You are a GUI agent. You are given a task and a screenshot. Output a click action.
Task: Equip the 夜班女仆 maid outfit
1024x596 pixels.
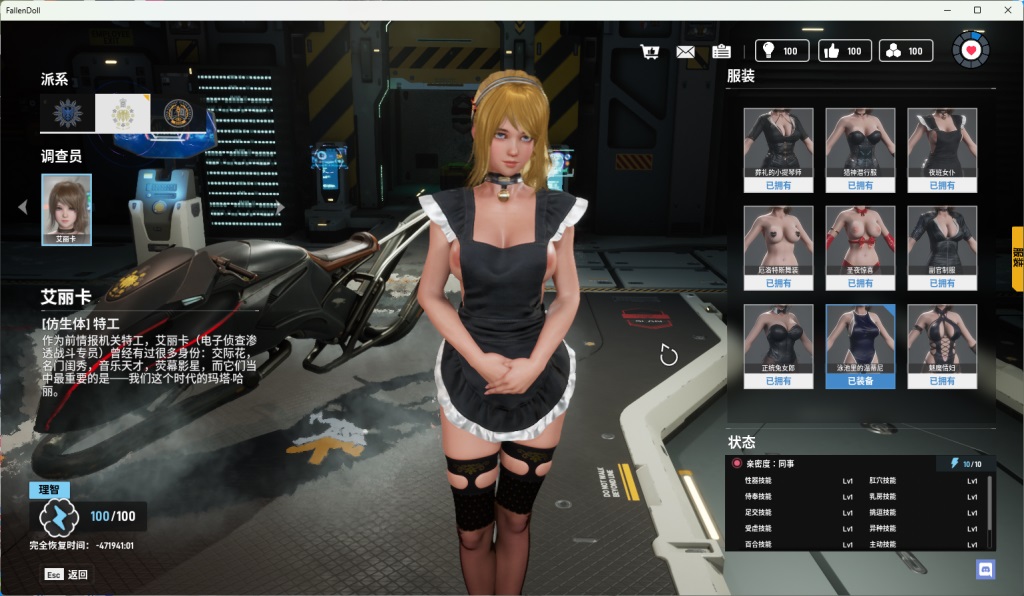pyautogui.click(x=942, y=150)
